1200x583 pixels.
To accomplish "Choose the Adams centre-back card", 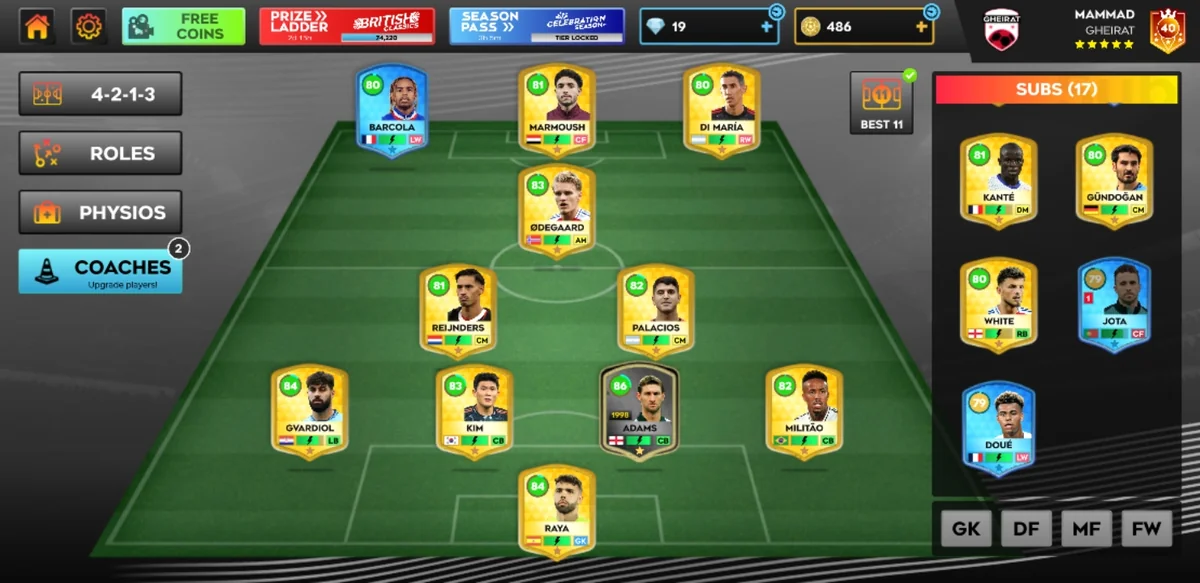I will point(639,409).
